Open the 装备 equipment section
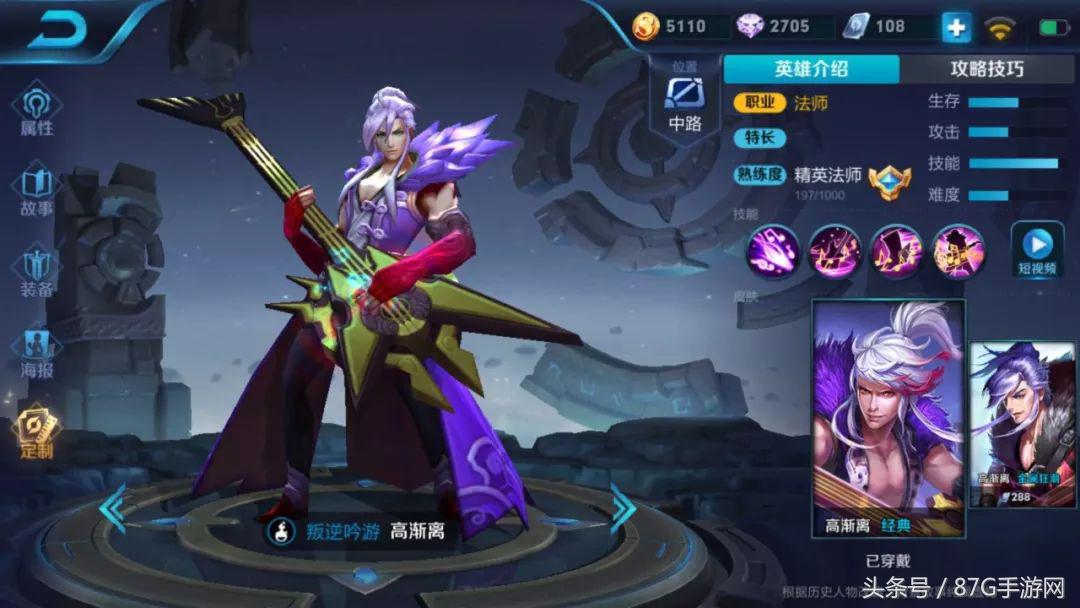The image size is (1080, 608). click(x=37, y=273)
